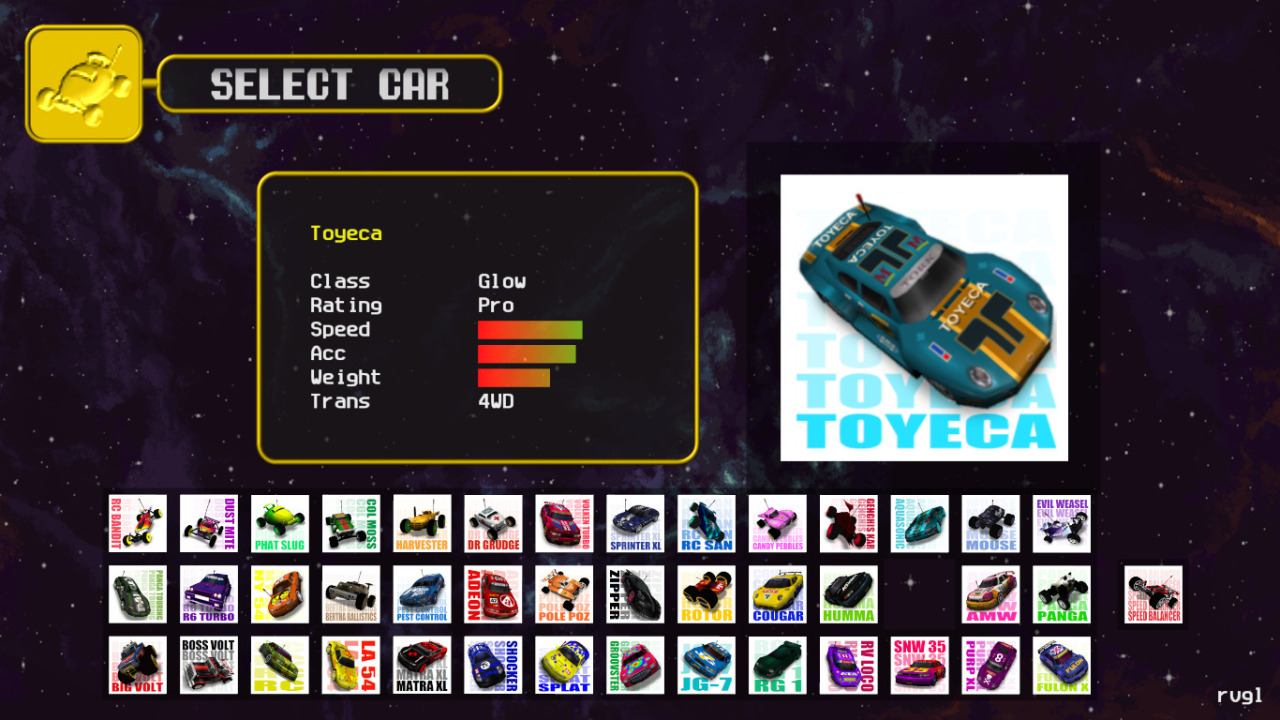Pick the Phat Slug car tile

point(280,523)
